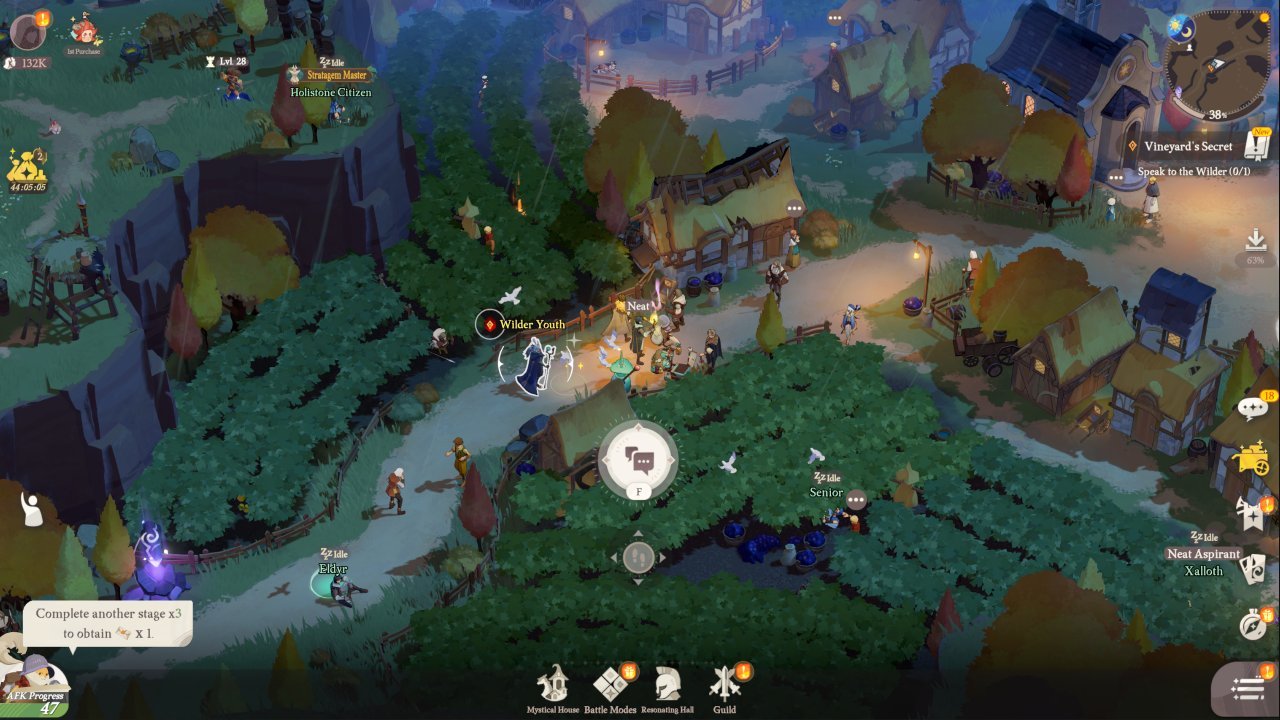This screenshot has height=720, width=1280.
Task: Open the stopwatch icon with gift badge
Action: pos(1253,622)
